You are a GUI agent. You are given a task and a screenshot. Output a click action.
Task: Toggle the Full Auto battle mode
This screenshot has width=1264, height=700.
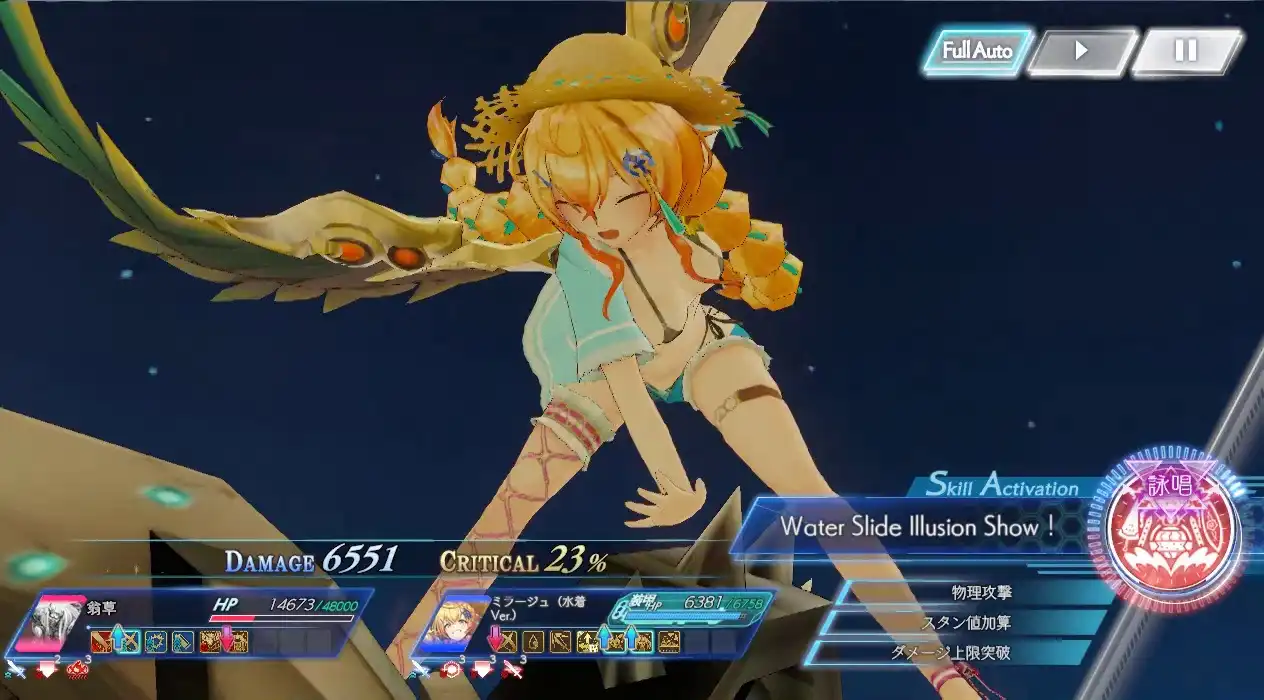coord(976,51)
